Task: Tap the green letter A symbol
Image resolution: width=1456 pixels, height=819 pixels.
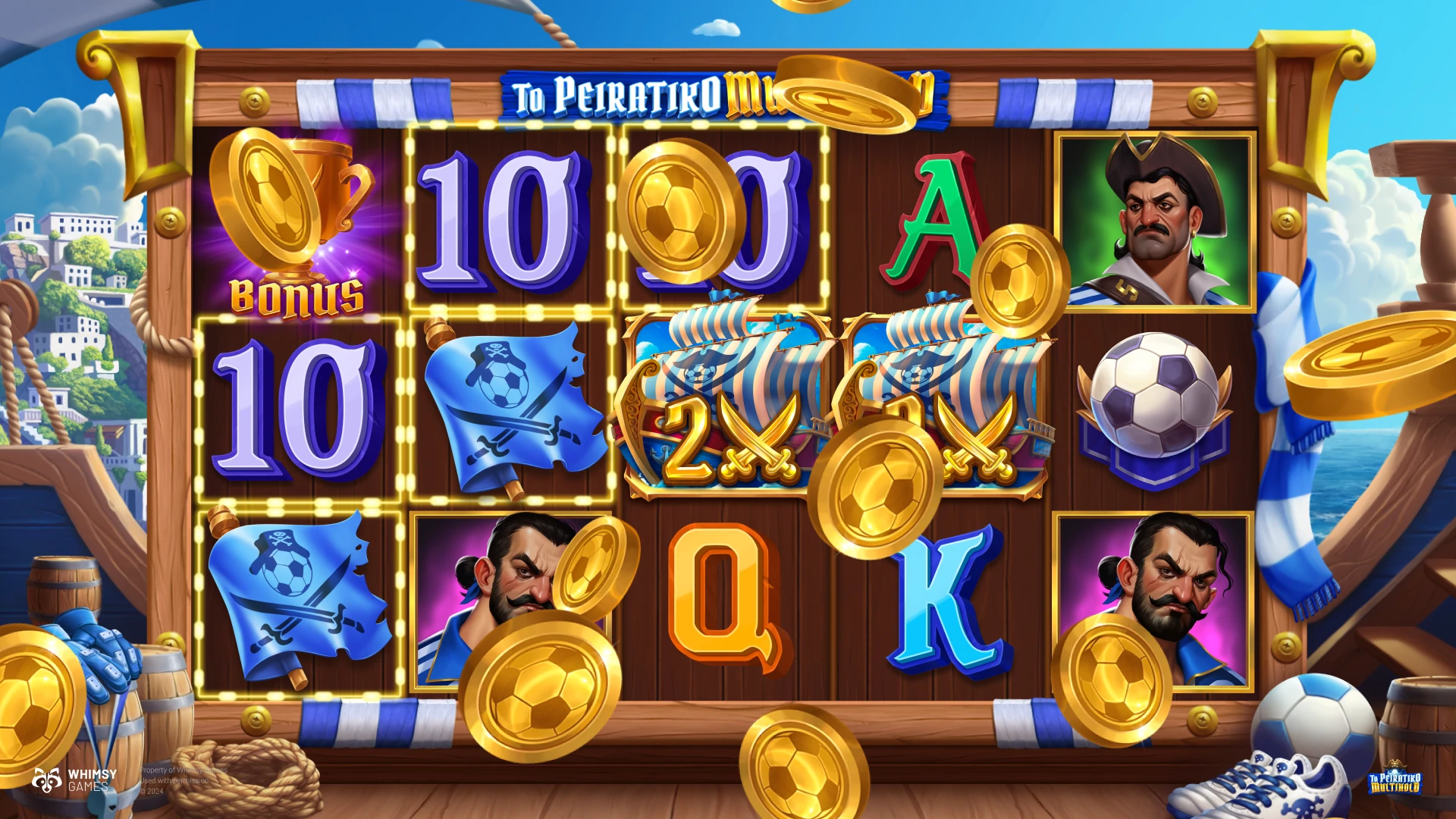Action: (931, 224)
